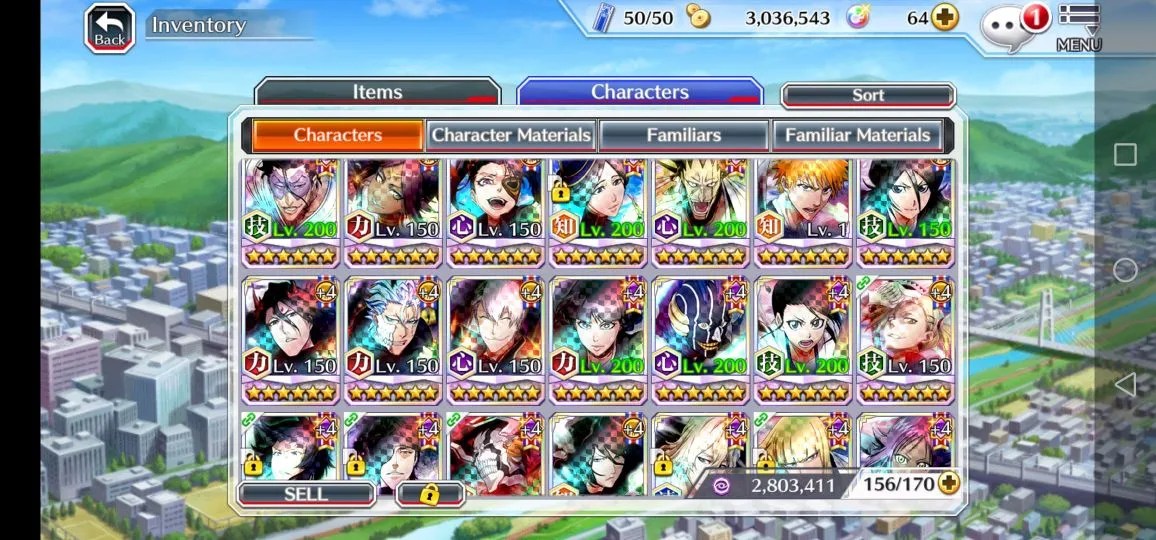Open the MENU dropdown

(1078, 28)
